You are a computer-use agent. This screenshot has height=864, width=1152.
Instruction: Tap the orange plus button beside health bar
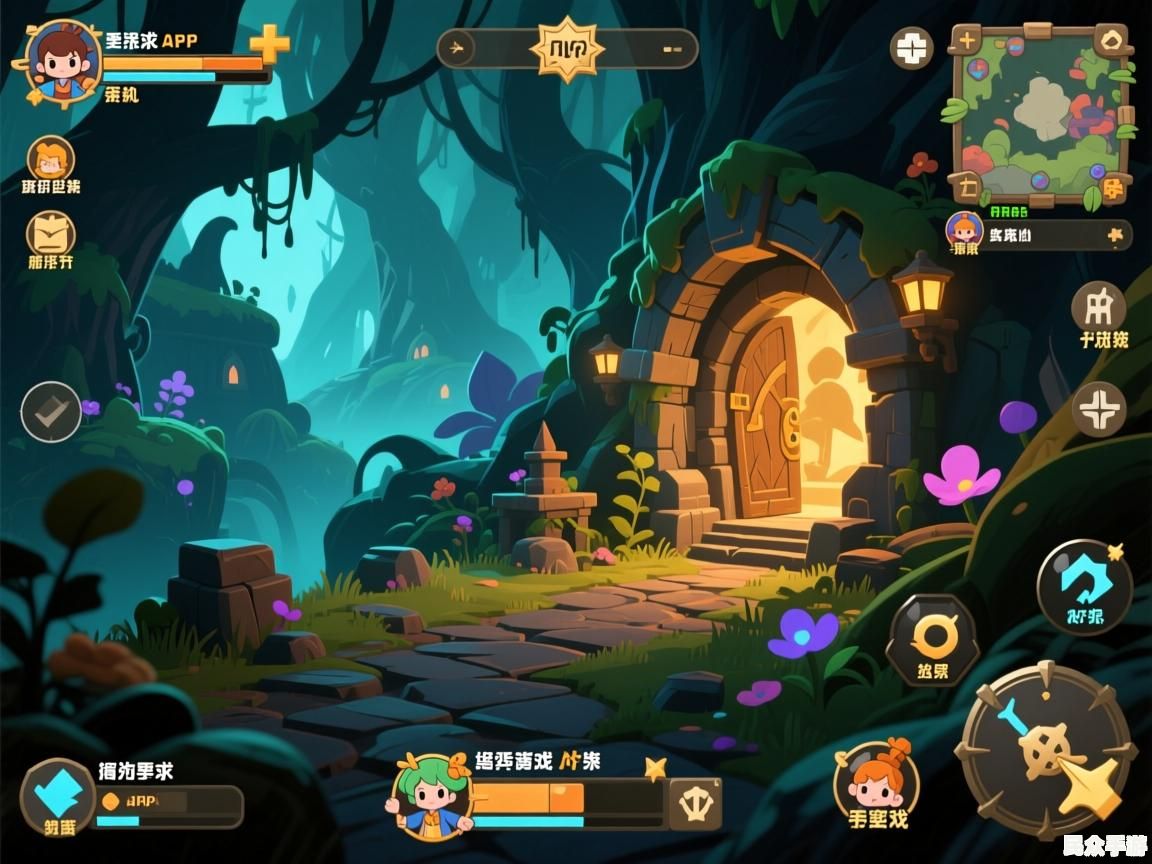pyautogui.click(x=268, y=44)
